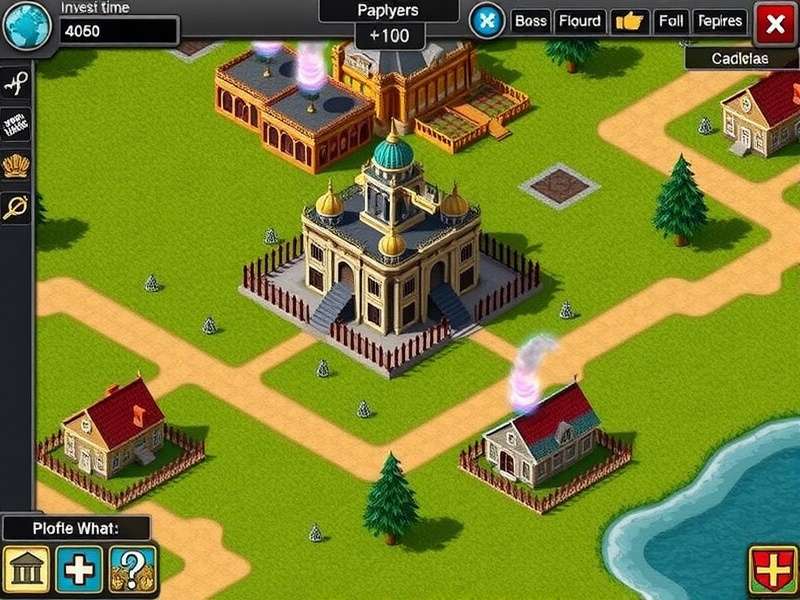Click the red shield cross button
800x600 pixels.
772,570
